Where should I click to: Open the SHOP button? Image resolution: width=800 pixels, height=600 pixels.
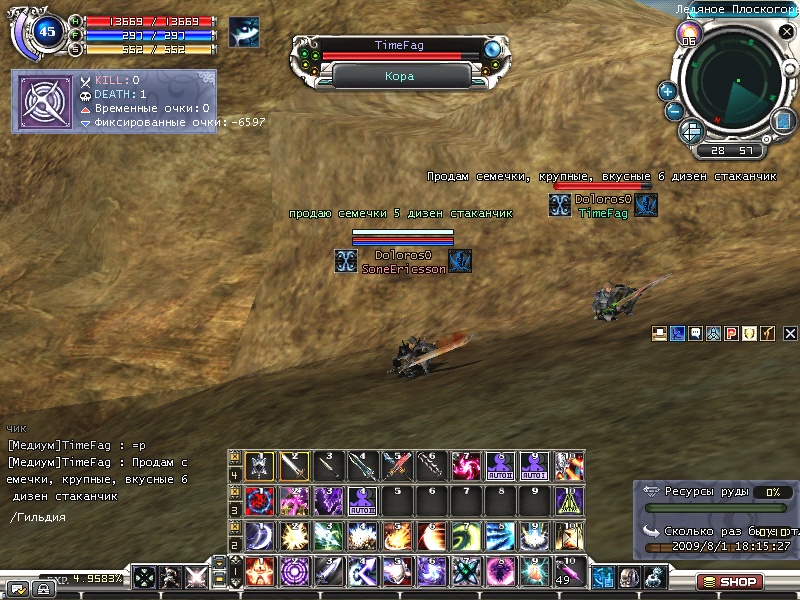731,581
